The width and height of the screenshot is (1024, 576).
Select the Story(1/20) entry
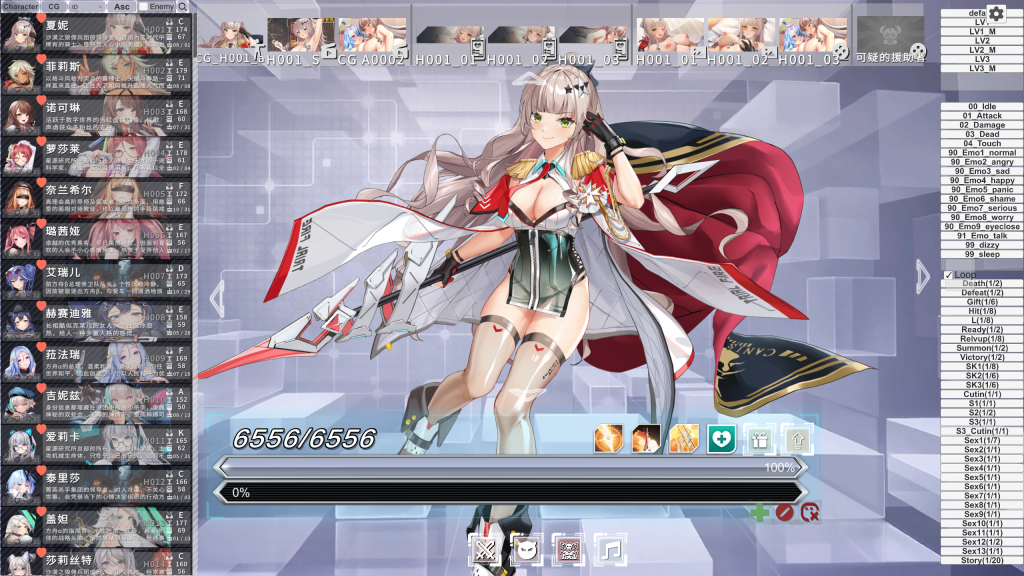[x=982, y=560]
